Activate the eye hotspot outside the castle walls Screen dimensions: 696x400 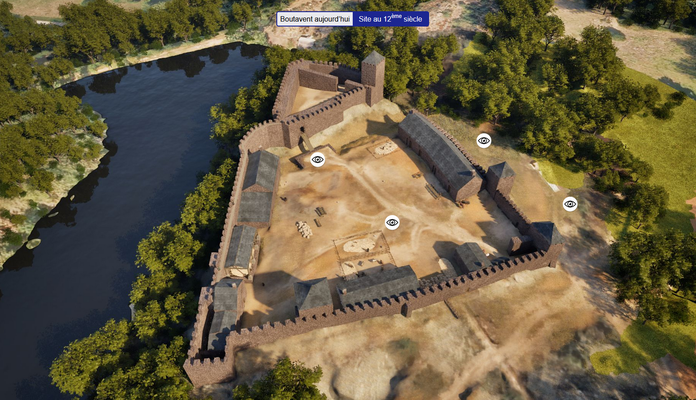coord(570,204)
